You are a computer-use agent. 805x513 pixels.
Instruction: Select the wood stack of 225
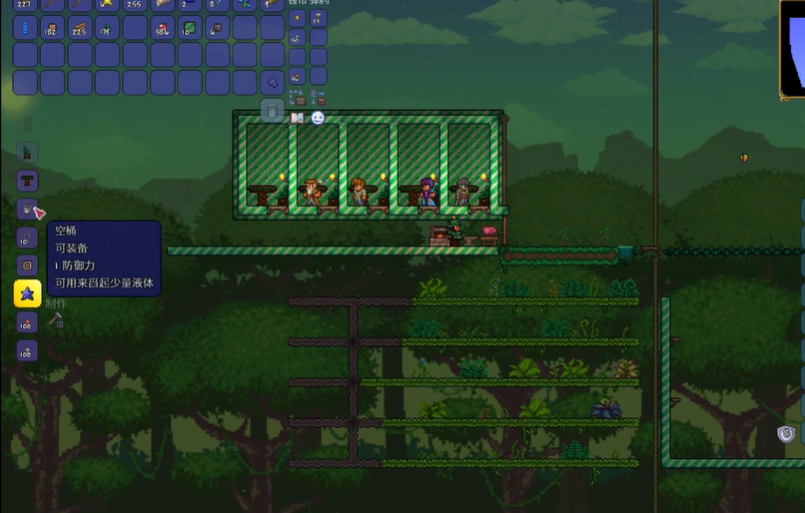[79, 28]
